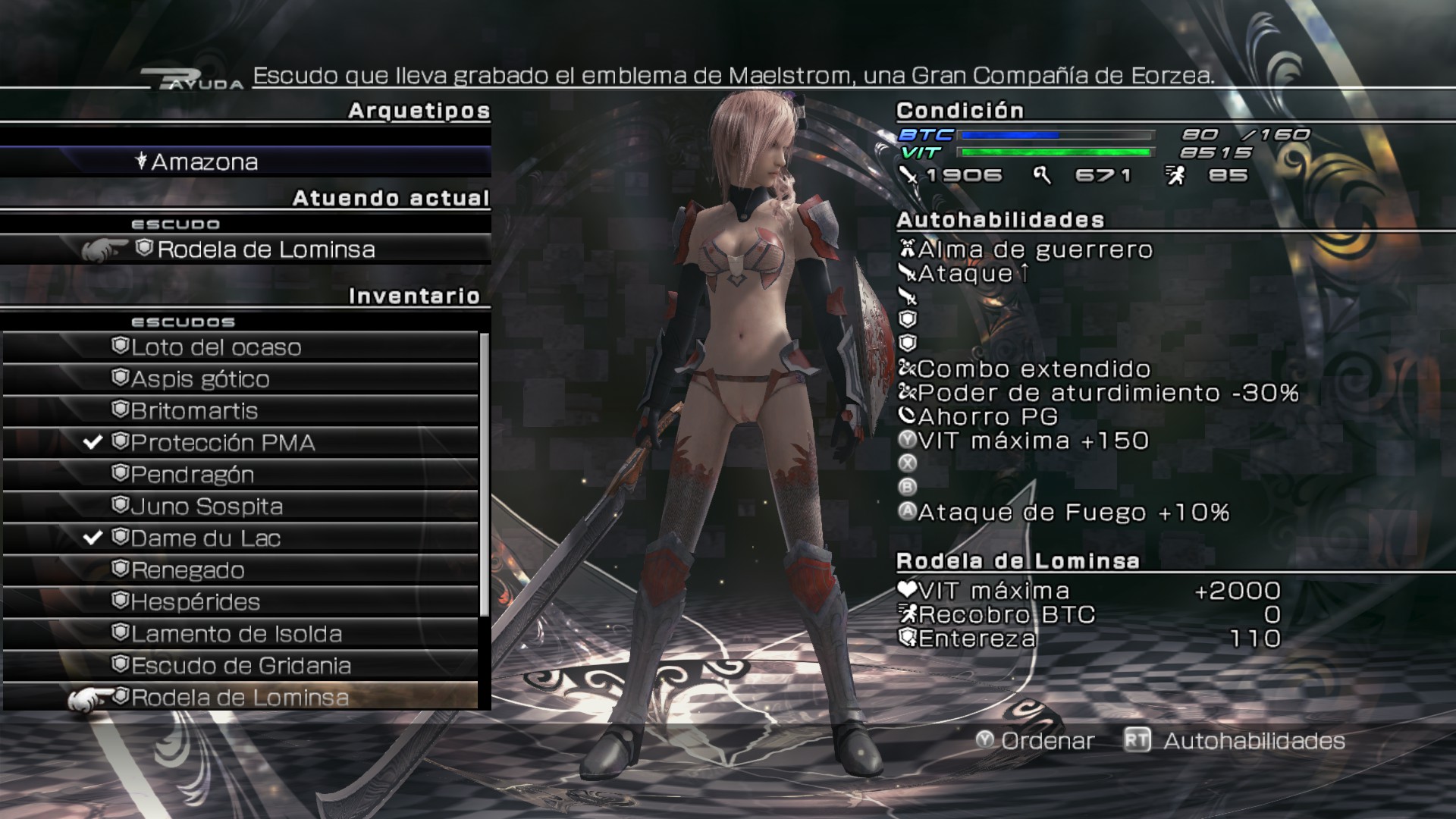Select Protección PMA from inventory
The image size is (1456, 819).
click(x=223, y=443)
